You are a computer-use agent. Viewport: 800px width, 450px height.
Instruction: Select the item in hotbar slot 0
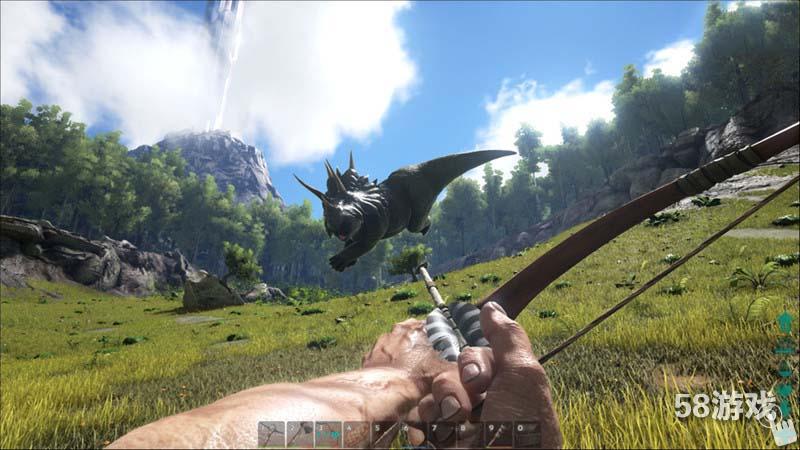(x=527, y=434)
